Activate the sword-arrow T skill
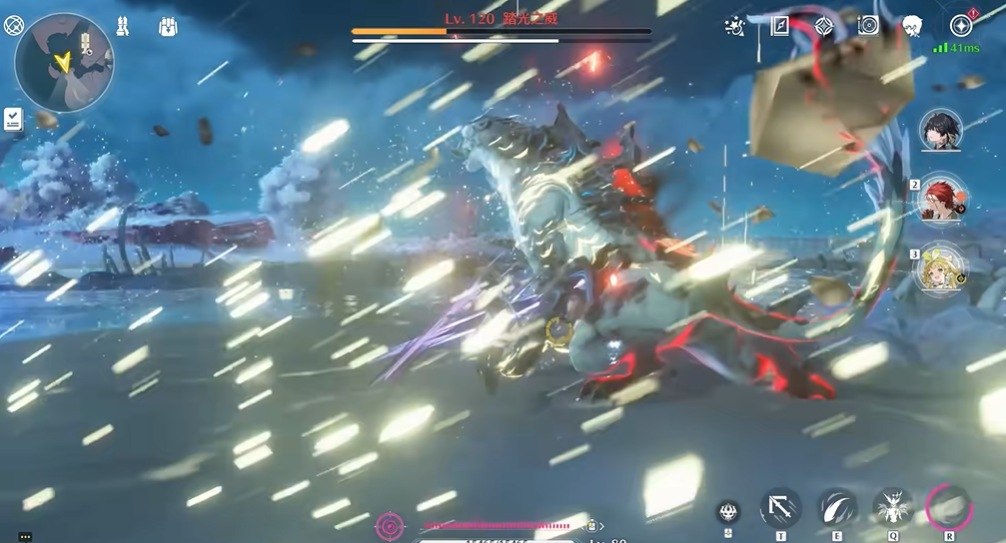 point(780,509)
